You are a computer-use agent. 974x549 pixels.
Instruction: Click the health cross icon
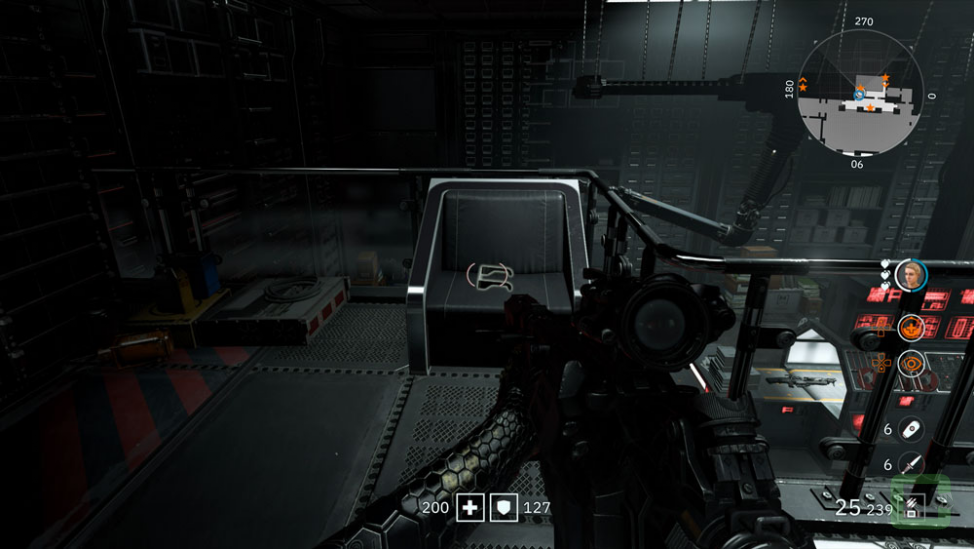click(470, 508)
